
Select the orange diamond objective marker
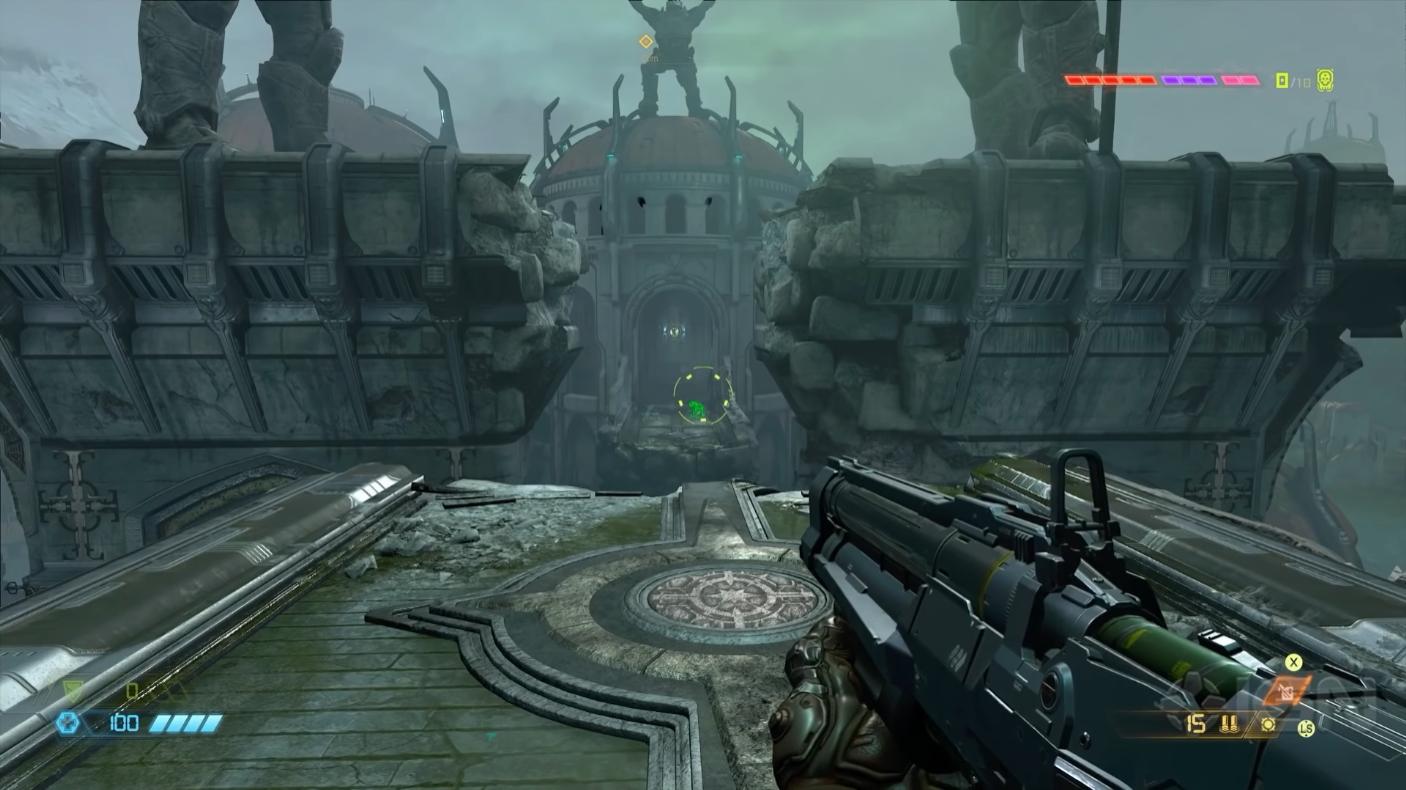[646, 41]
